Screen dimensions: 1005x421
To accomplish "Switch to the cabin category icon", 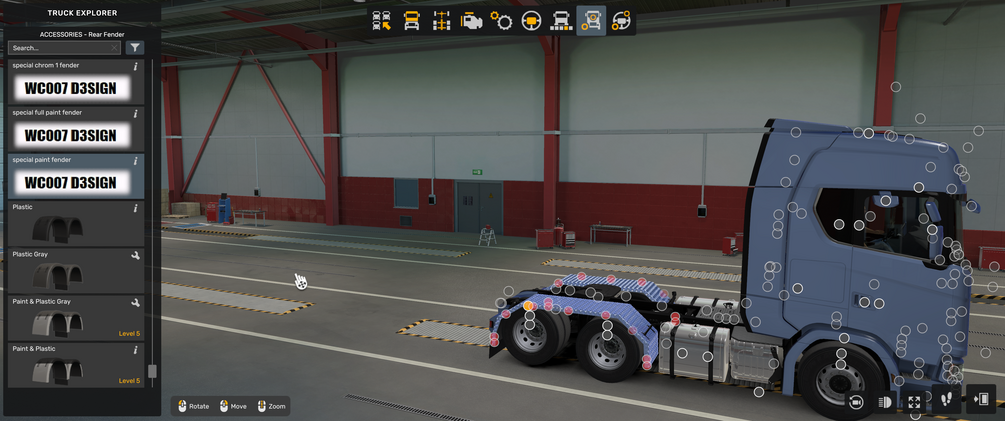I will click(x=411, y=21).
